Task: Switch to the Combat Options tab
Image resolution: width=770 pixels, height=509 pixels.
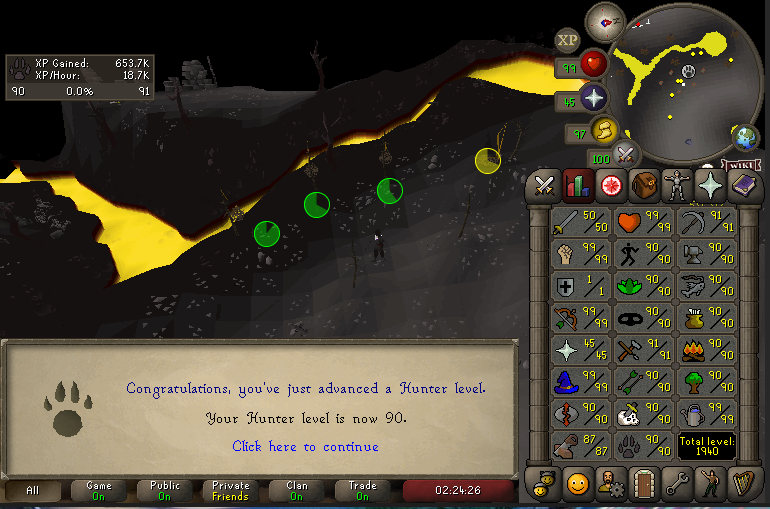Action: click(544, 185)
